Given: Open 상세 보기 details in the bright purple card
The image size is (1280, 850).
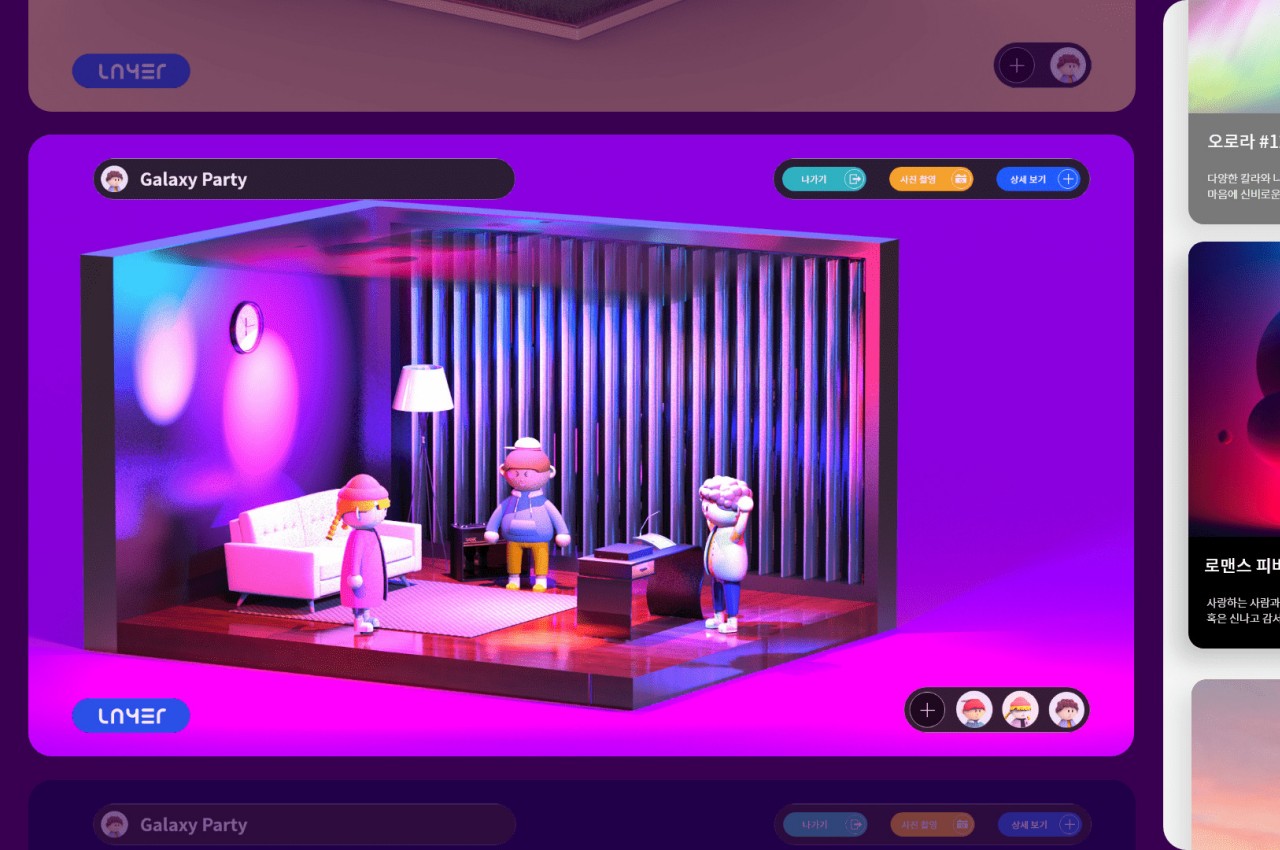Looking at the screenshot, I should click(1037, 179).
